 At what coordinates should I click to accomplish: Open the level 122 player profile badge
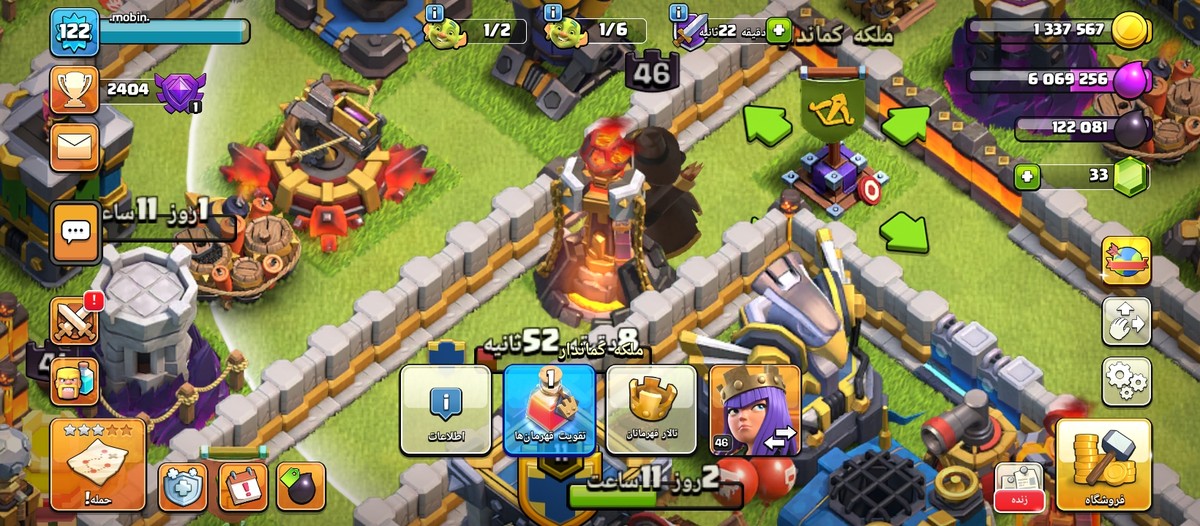[75, 31]
